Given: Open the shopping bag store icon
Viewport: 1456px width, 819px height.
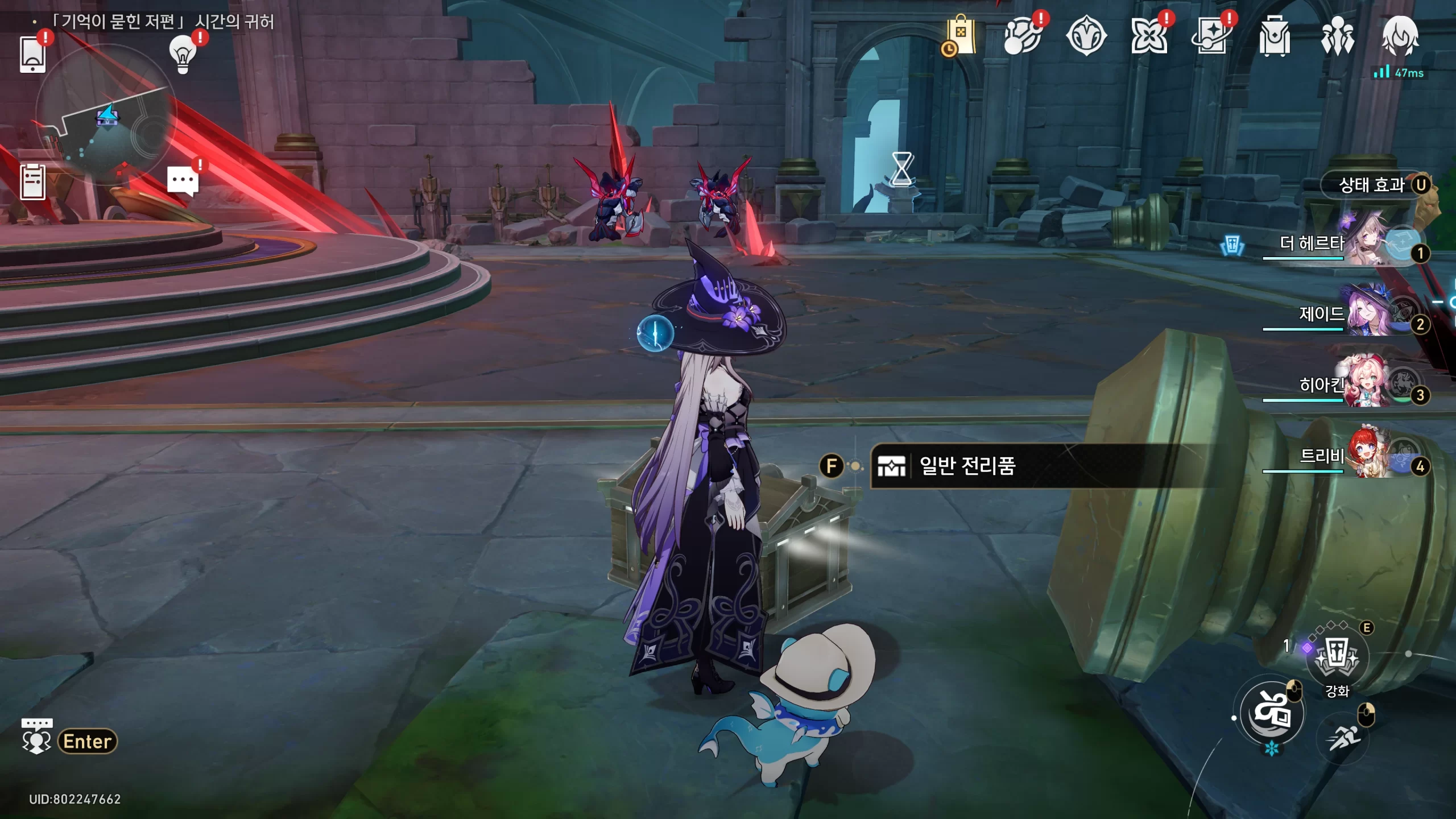Looking at the screenshot, I should coord(961,36).
